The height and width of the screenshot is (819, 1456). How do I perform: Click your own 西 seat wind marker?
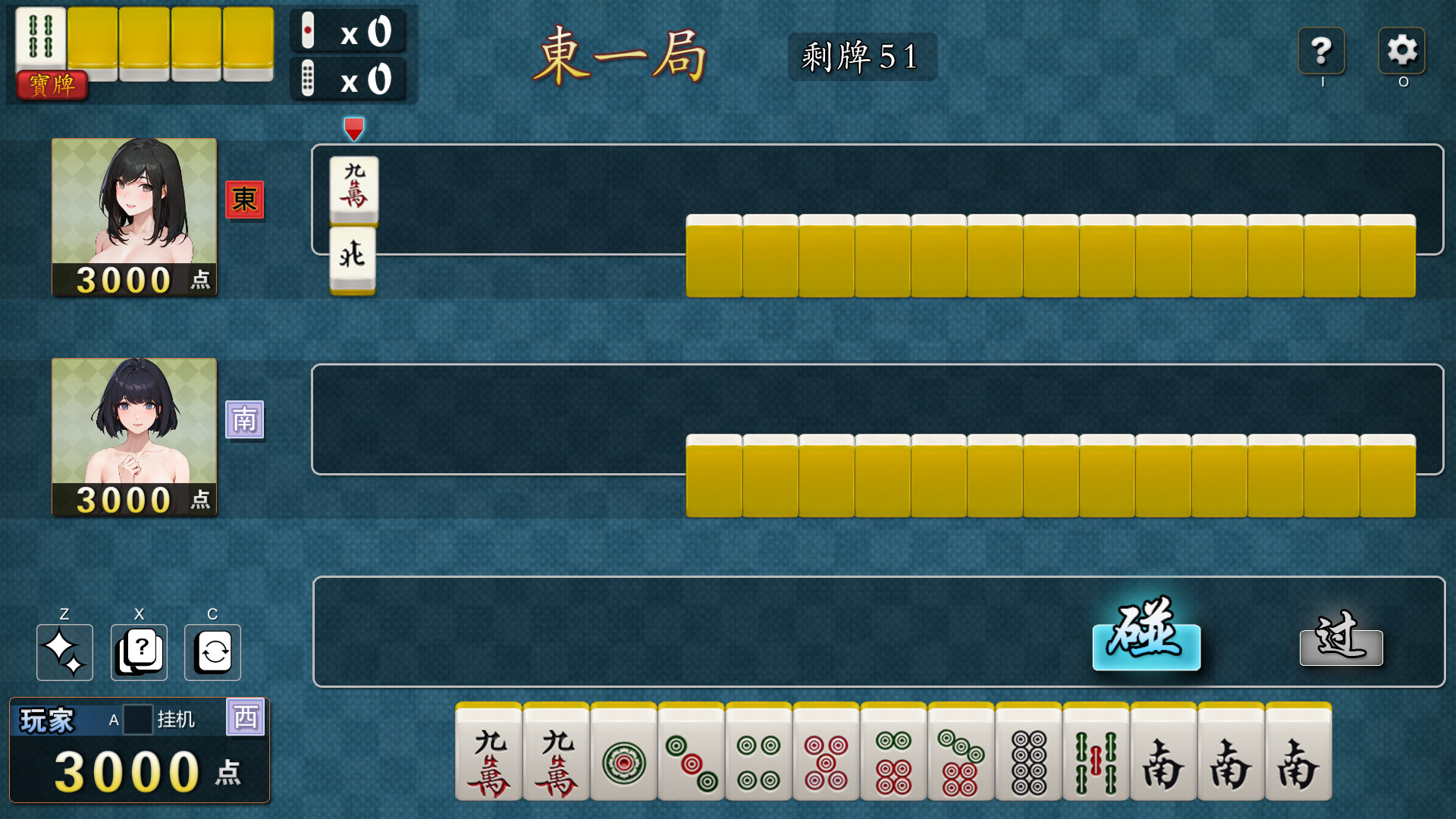[x=246, y=717]
